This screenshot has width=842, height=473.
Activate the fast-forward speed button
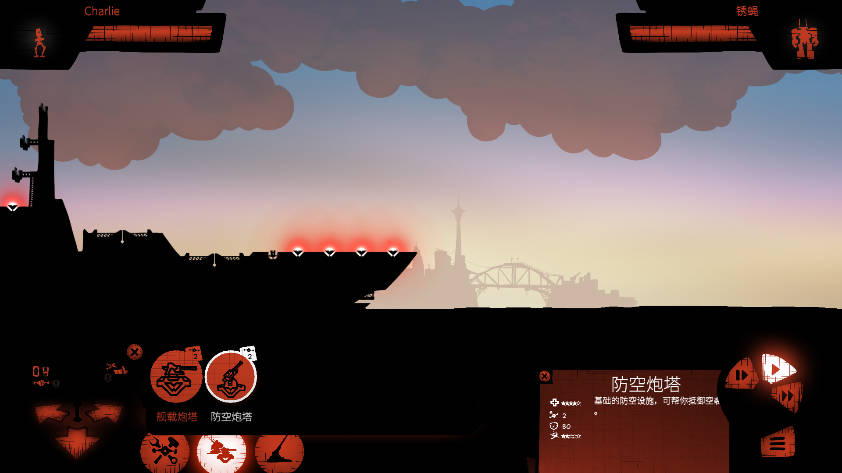787,396
